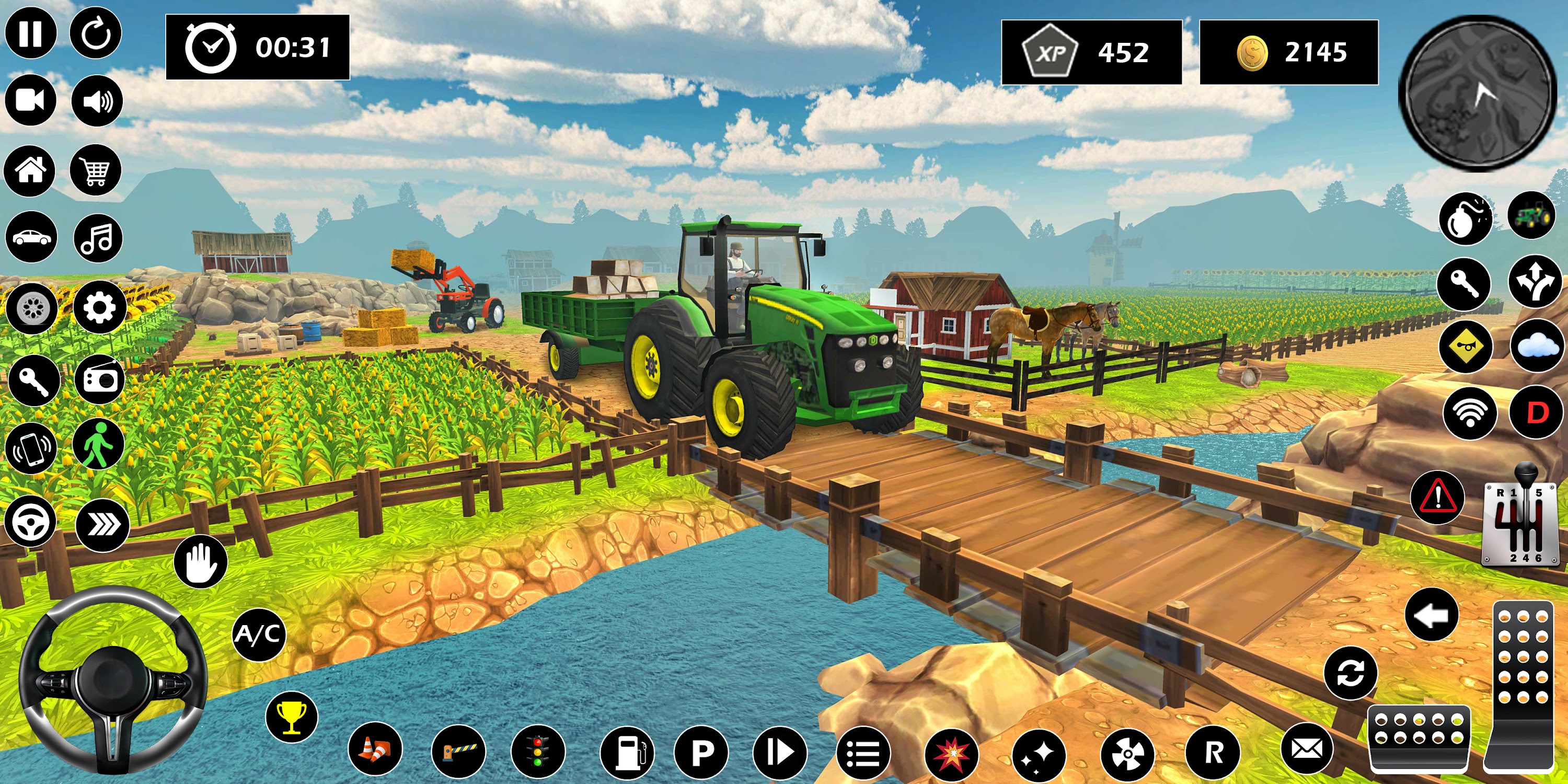The width and height of the screenshot is (1568, 784).
Task: Go to the home screen
Action: 30,170
